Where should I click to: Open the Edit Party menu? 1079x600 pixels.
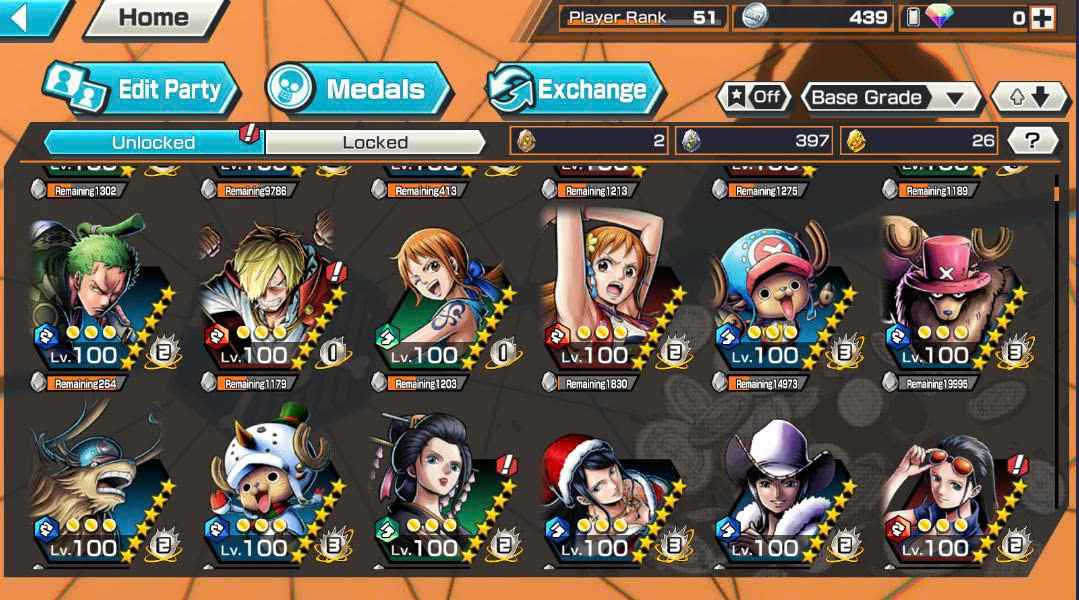pyautogui.click(x=142, y=90)
